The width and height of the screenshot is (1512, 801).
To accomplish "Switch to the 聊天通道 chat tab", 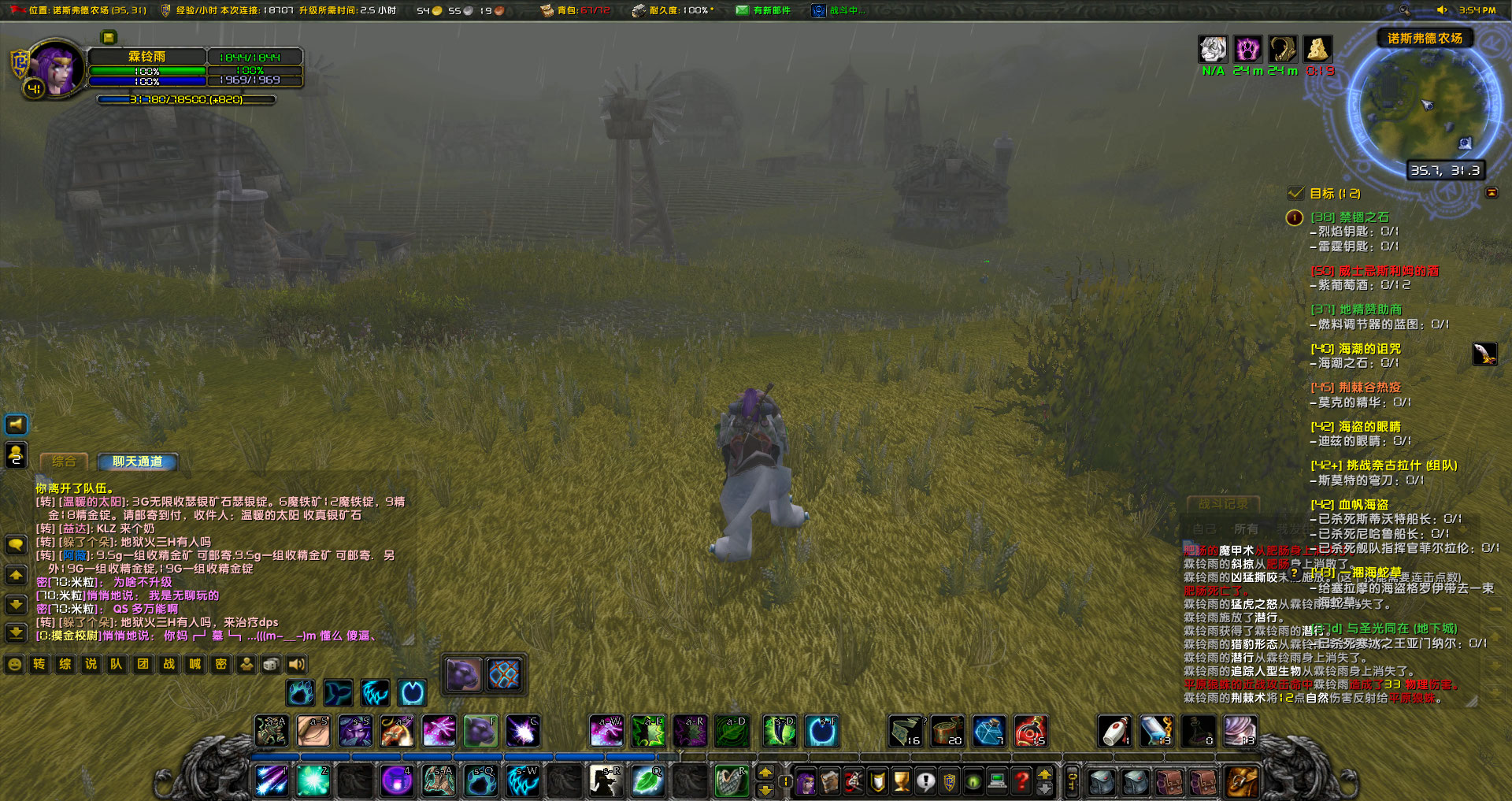I will click(x=136, y=462).
